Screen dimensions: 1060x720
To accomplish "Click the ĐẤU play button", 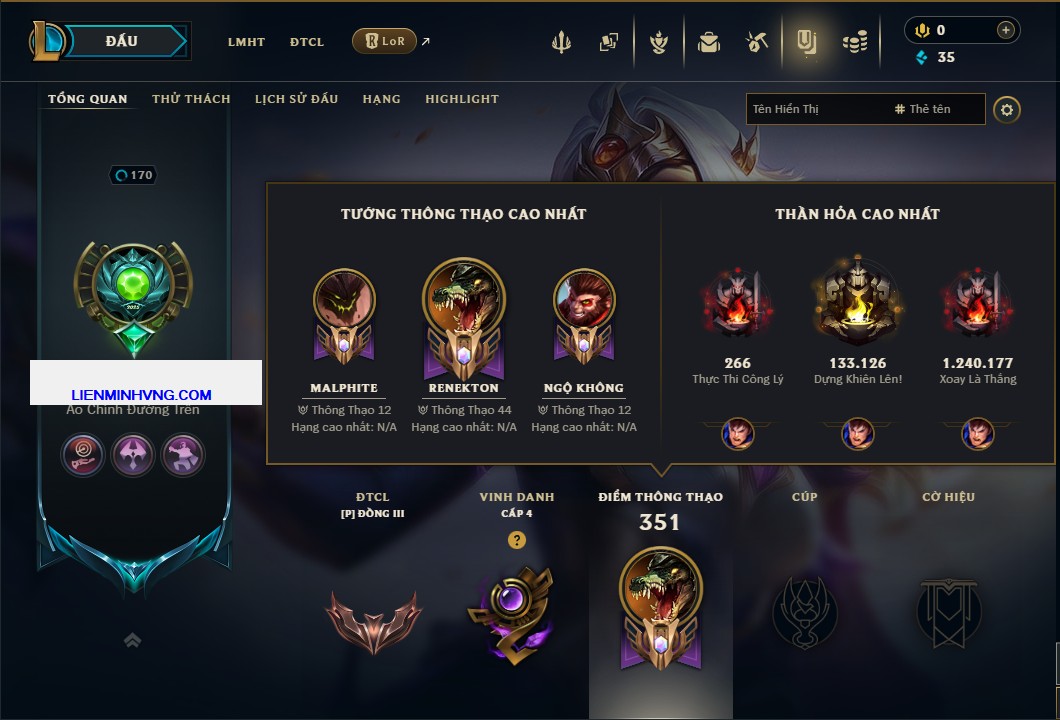I will pyautogui.click(x=122, y=41).
